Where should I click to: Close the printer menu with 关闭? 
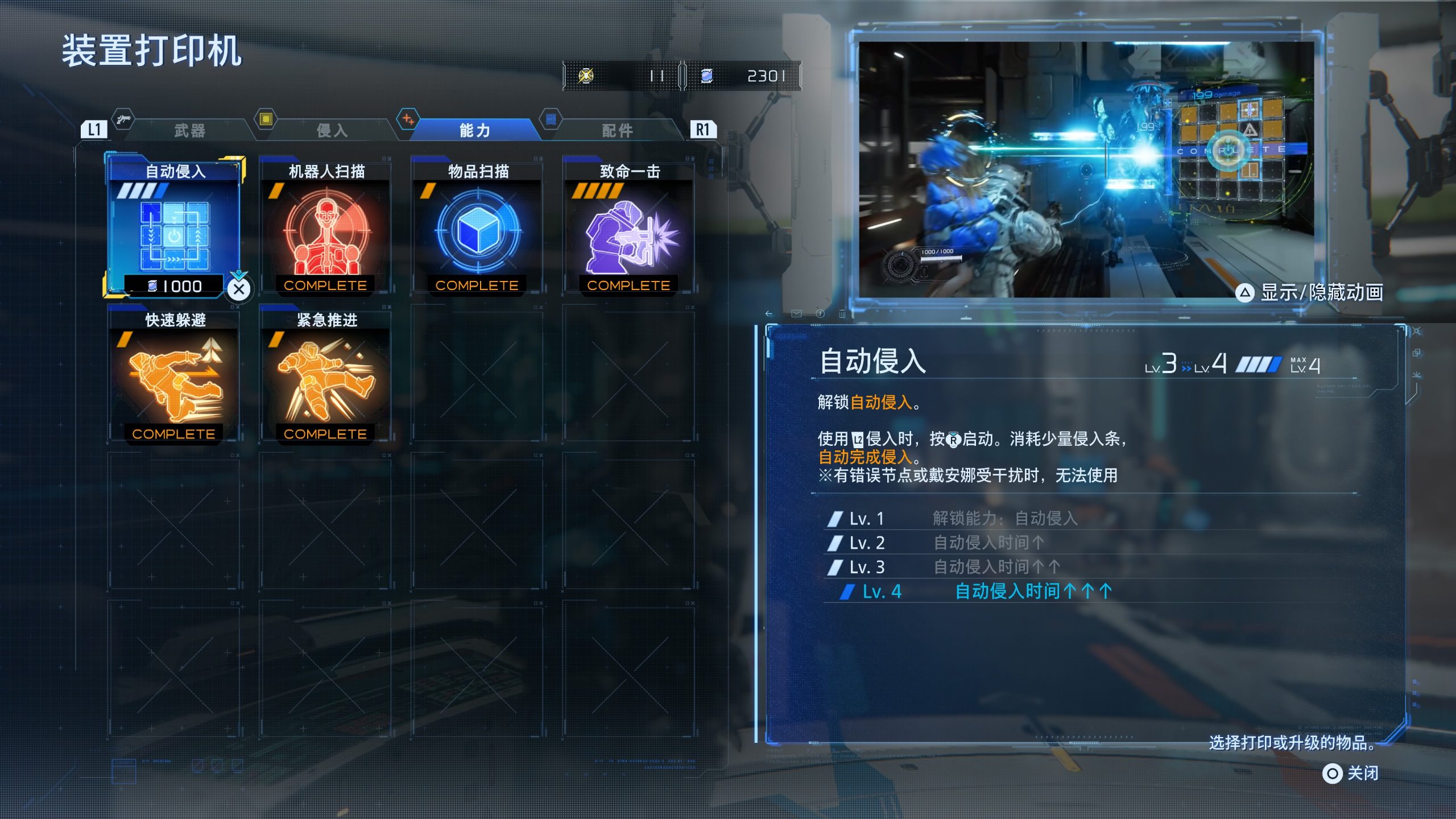pos(1351,773)
